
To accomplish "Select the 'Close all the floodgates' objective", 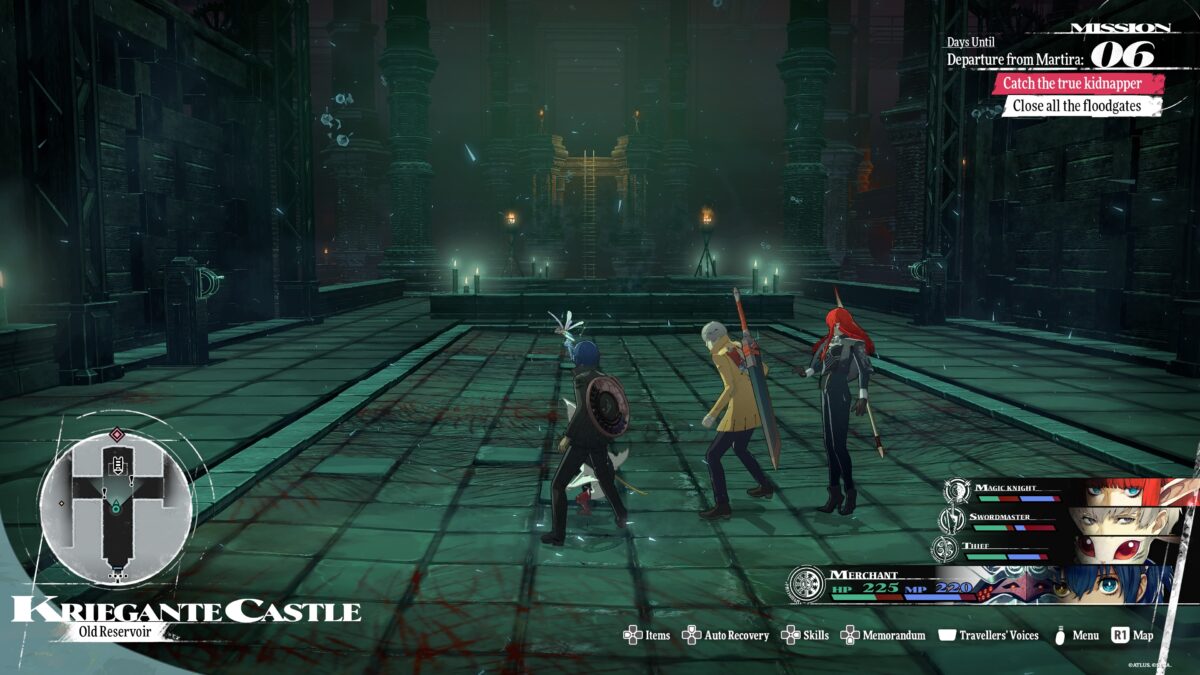I will click(1081, 106).
